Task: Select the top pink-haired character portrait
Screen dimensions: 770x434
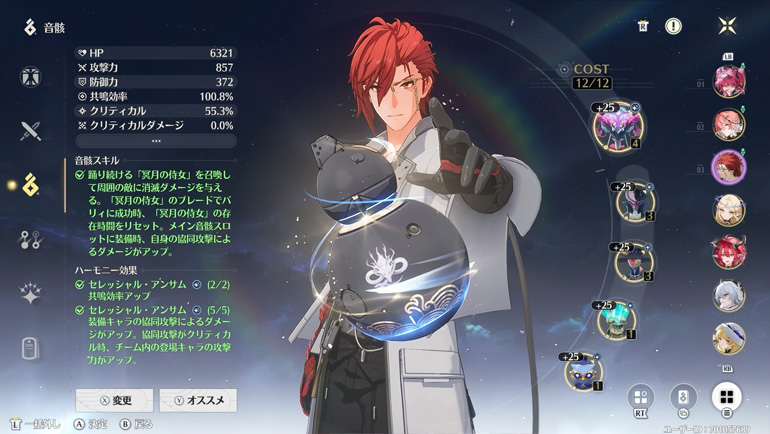Action: (x=728, y=80)
